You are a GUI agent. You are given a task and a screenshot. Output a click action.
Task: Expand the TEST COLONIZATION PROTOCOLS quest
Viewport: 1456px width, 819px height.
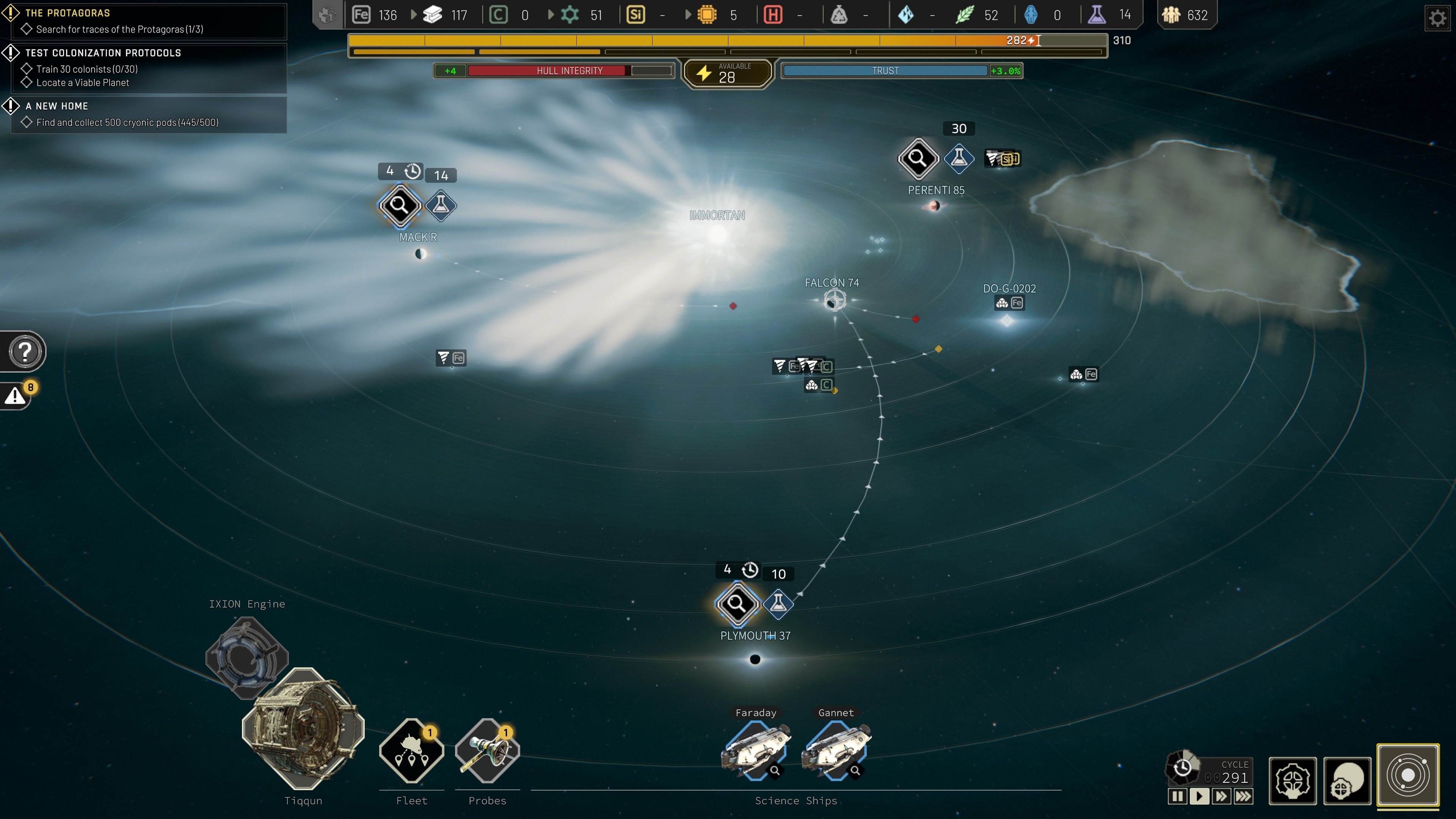point(102,53)
